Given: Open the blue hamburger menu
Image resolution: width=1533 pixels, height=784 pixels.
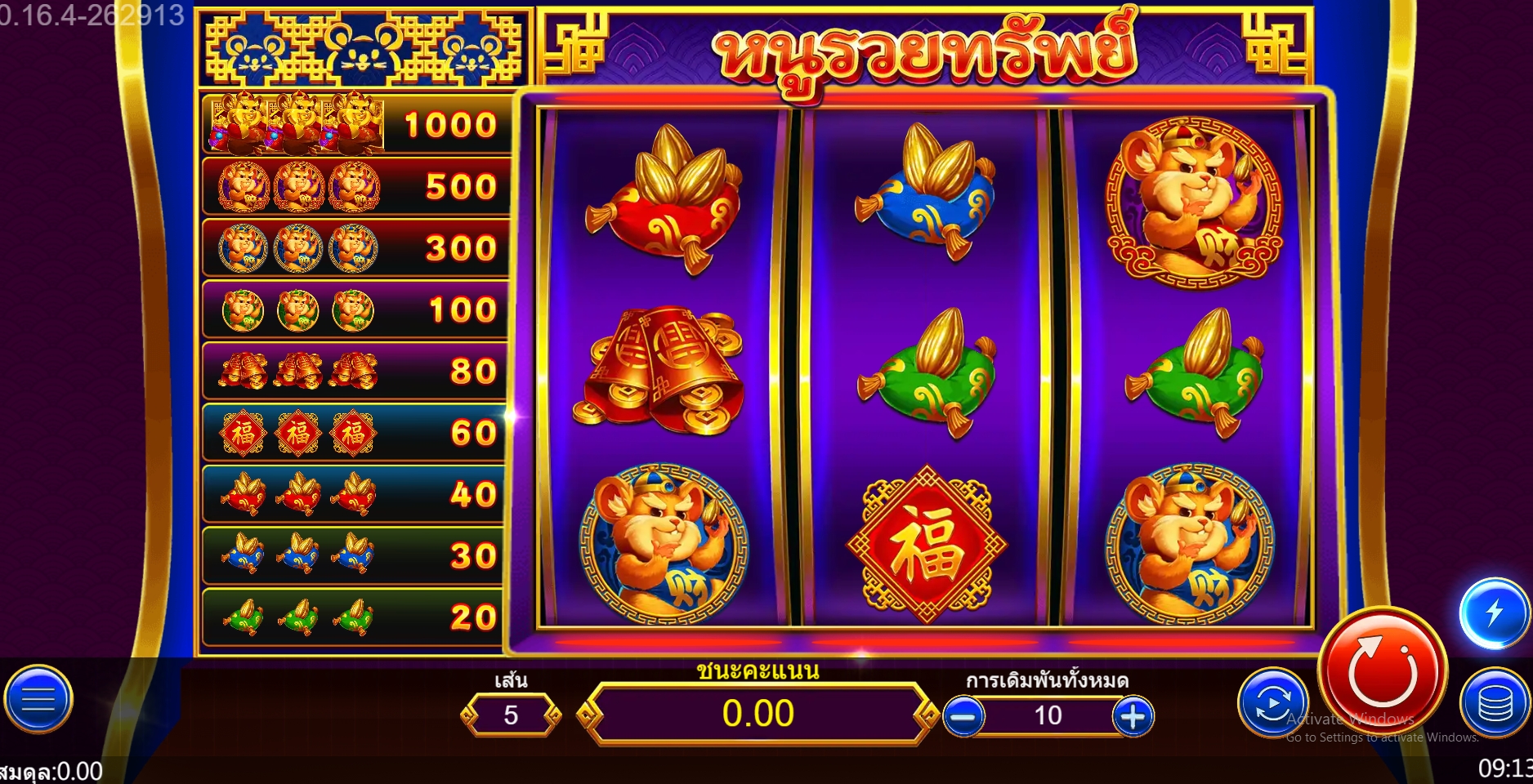Looking at the screenshot, I should 38,700.
